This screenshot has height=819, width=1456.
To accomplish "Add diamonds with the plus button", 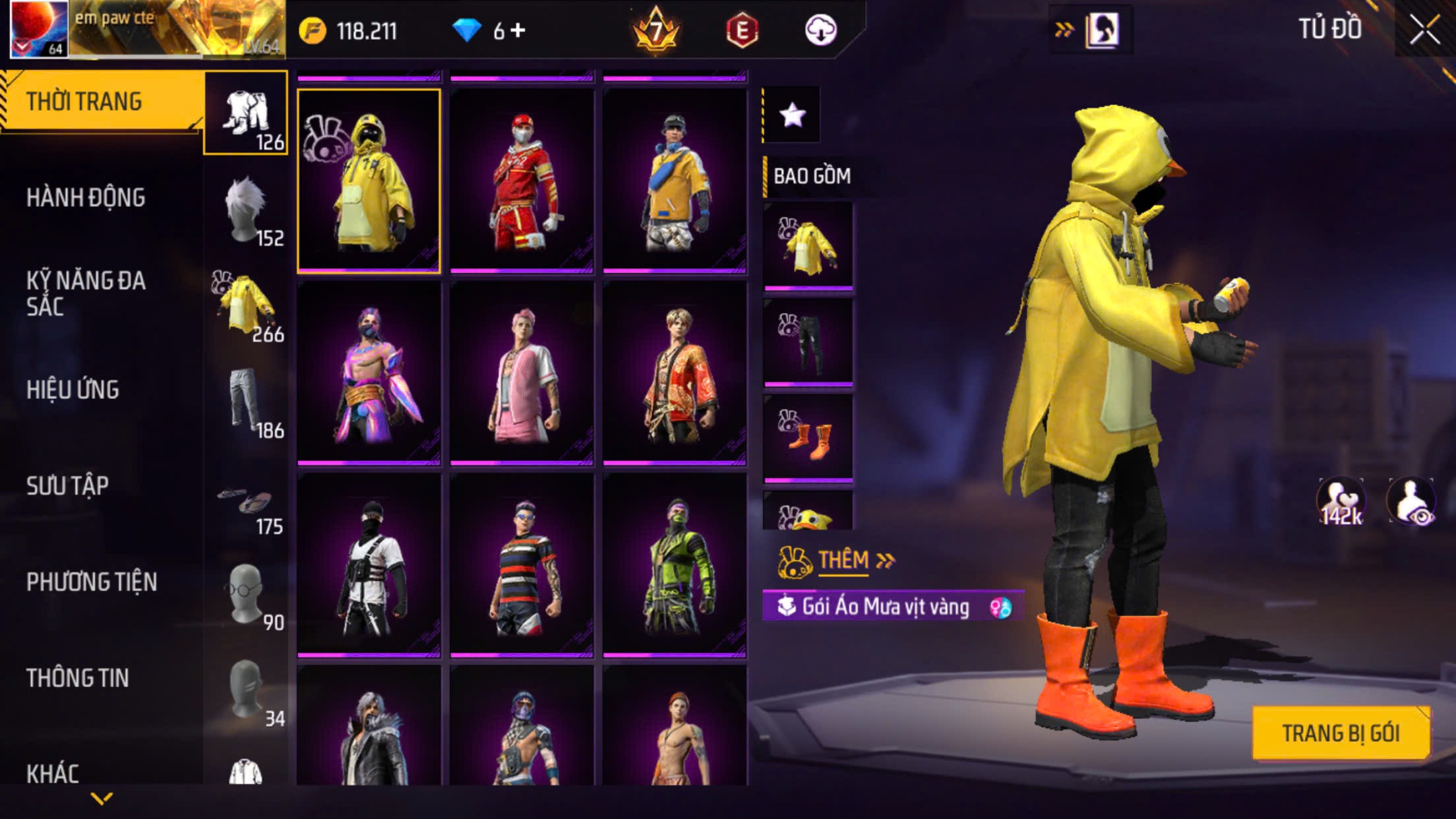I will [518, 30].
